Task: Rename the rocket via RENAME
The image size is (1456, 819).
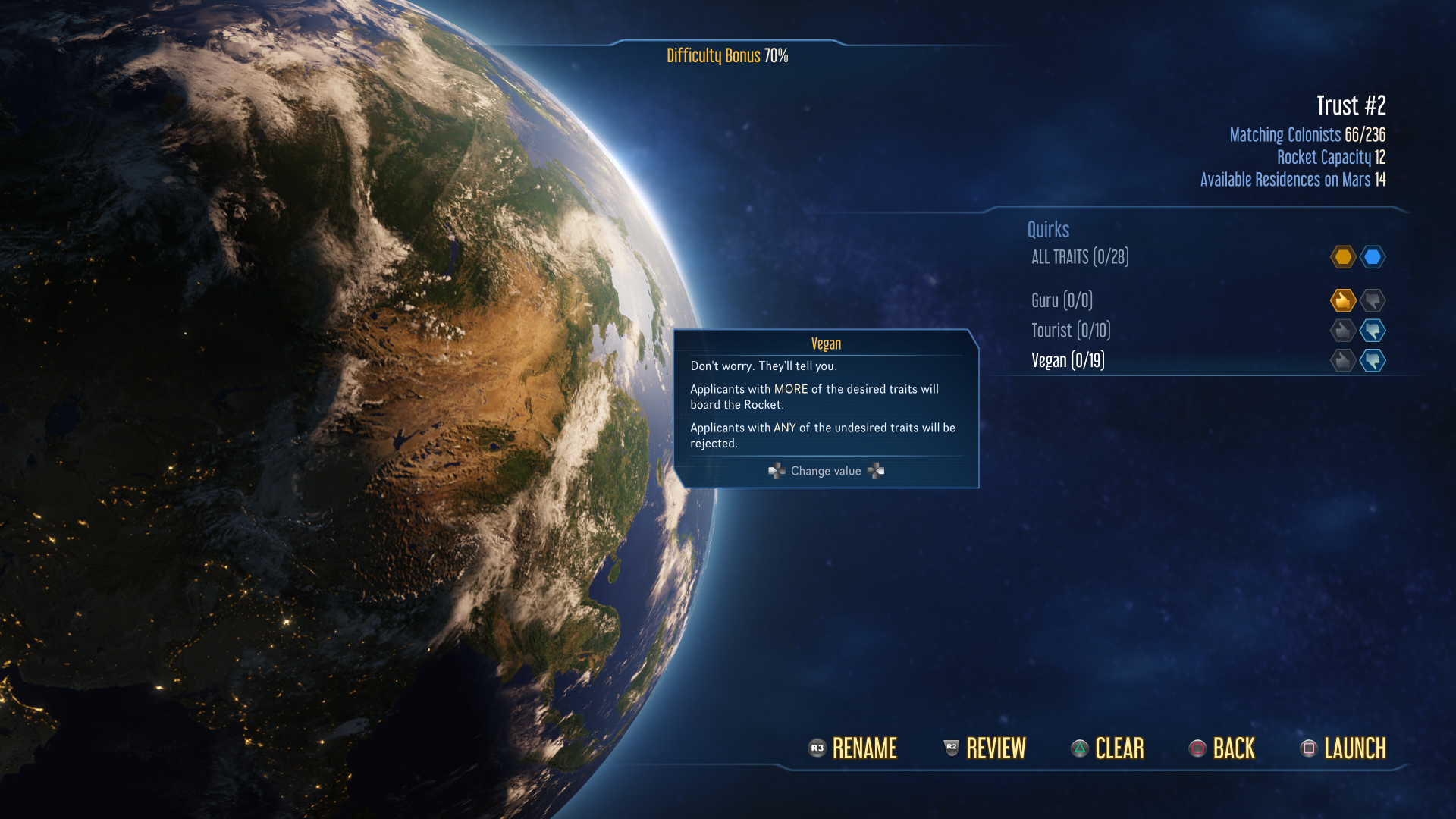Action: (853, 748)
